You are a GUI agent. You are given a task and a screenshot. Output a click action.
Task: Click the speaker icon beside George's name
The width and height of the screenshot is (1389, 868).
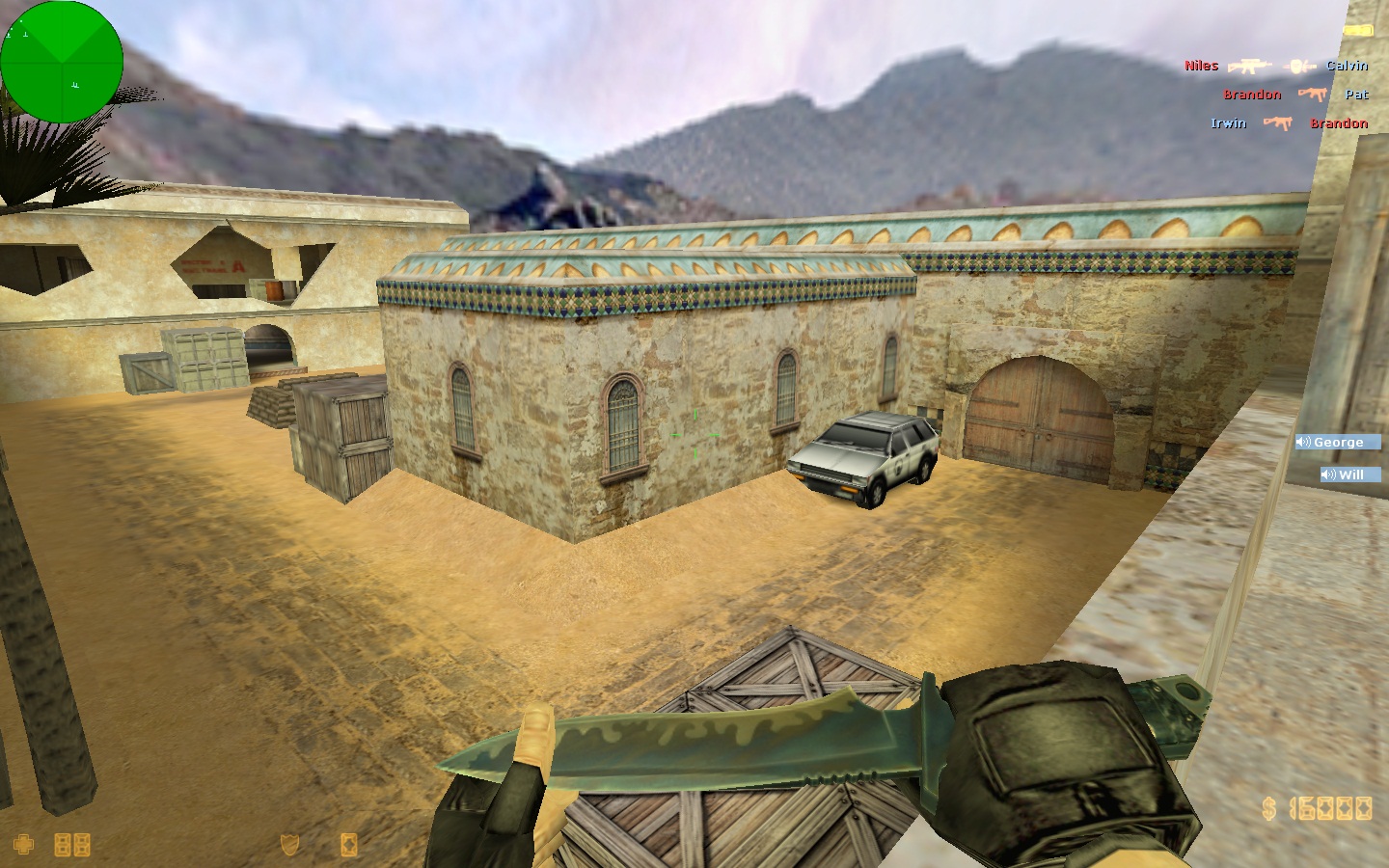(1304, 443)
